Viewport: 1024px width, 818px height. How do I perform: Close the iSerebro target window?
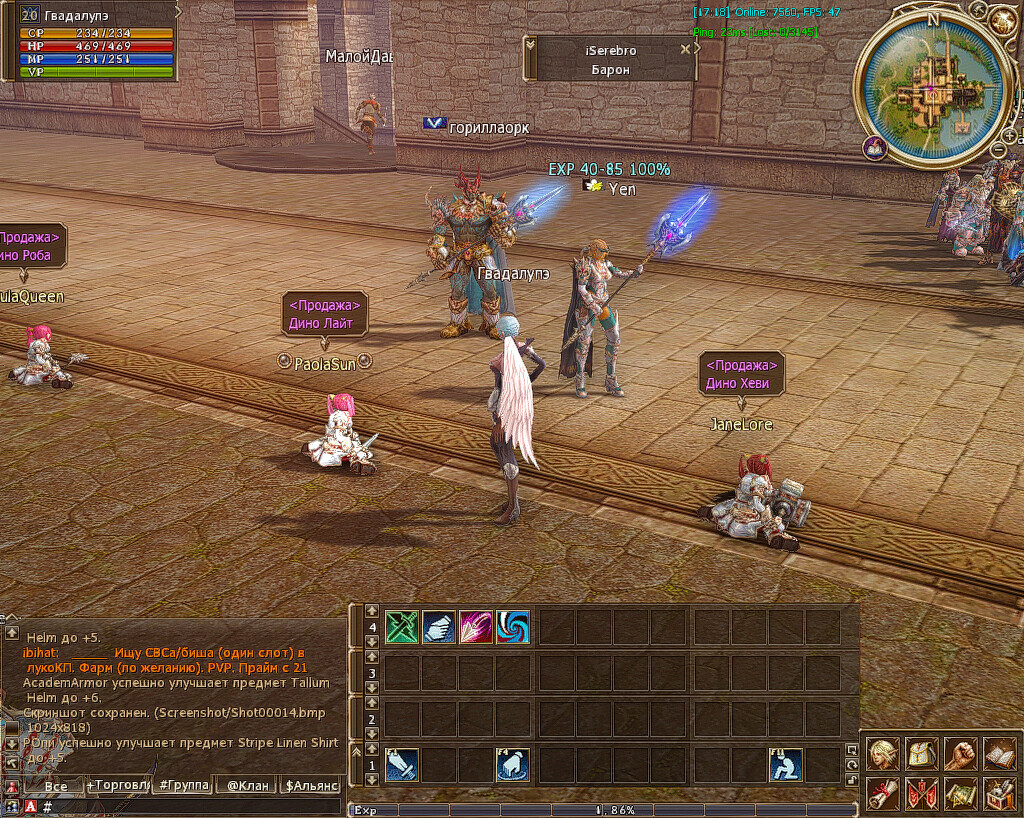(x=686, y=48)
